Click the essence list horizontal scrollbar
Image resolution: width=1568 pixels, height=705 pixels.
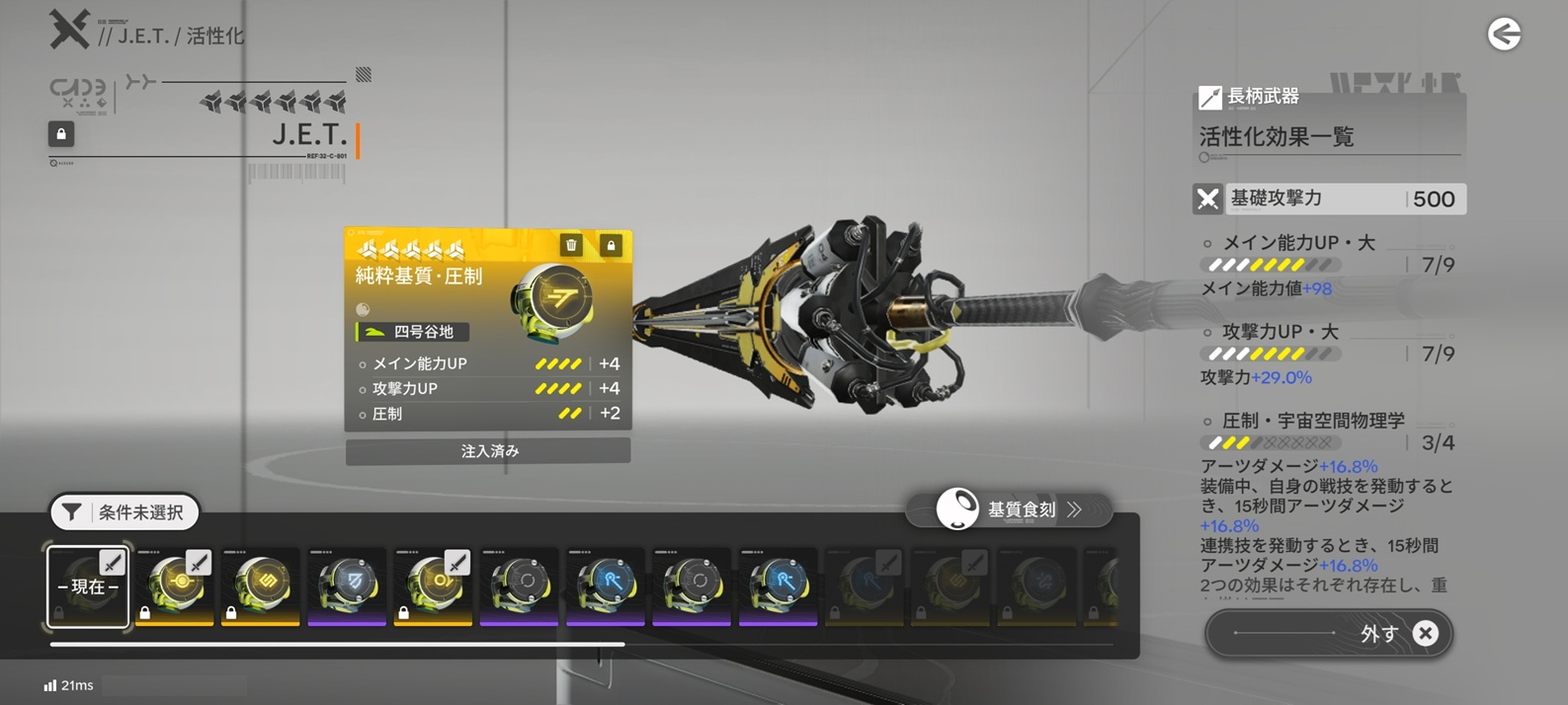pos(337,644)
